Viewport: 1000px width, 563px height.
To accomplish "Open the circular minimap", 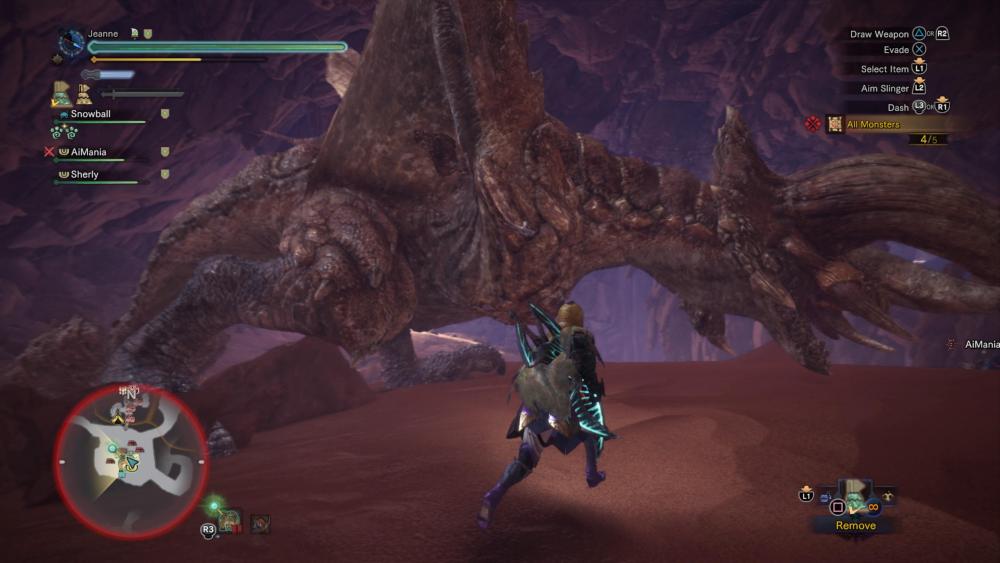I will pos(130,461).
